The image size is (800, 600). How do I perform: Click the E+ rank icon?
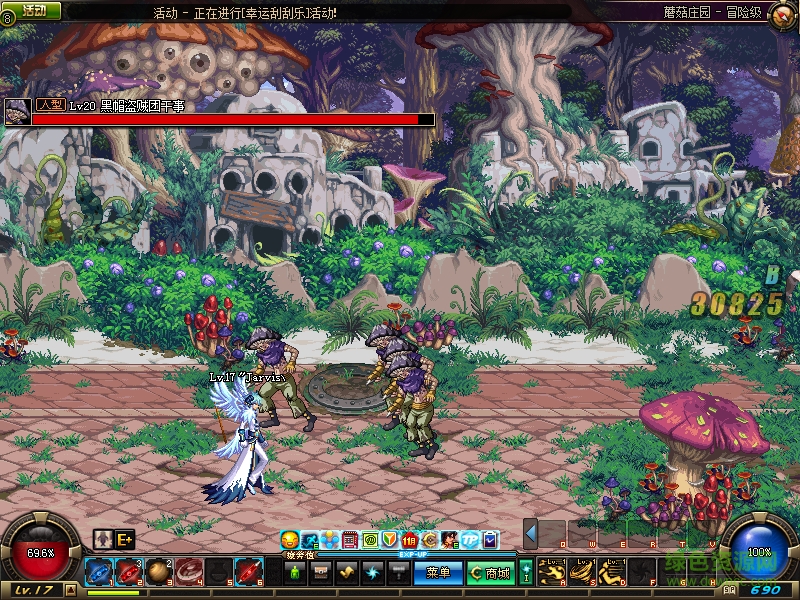125,539
